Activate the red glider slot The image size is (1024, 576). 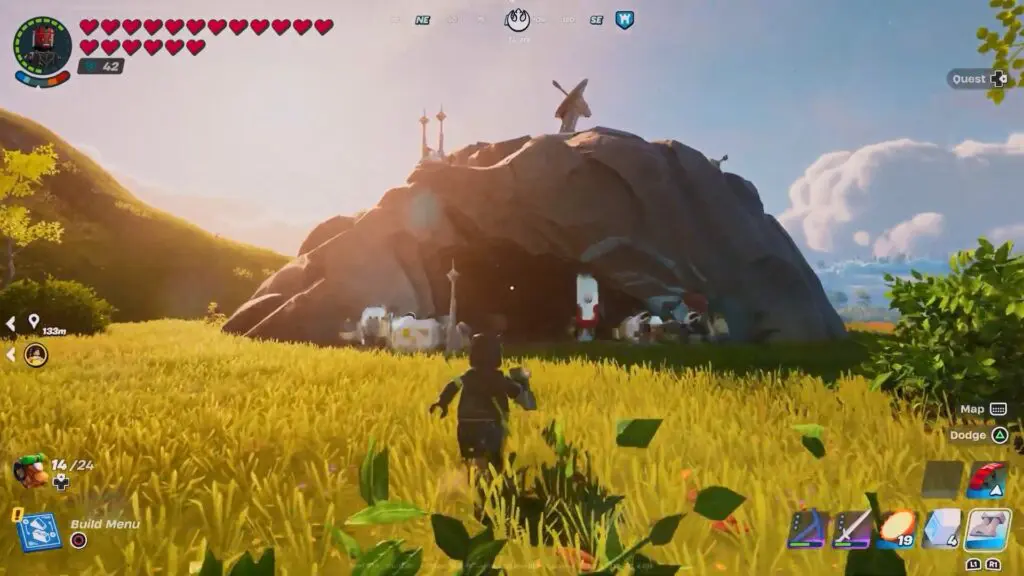987,480
